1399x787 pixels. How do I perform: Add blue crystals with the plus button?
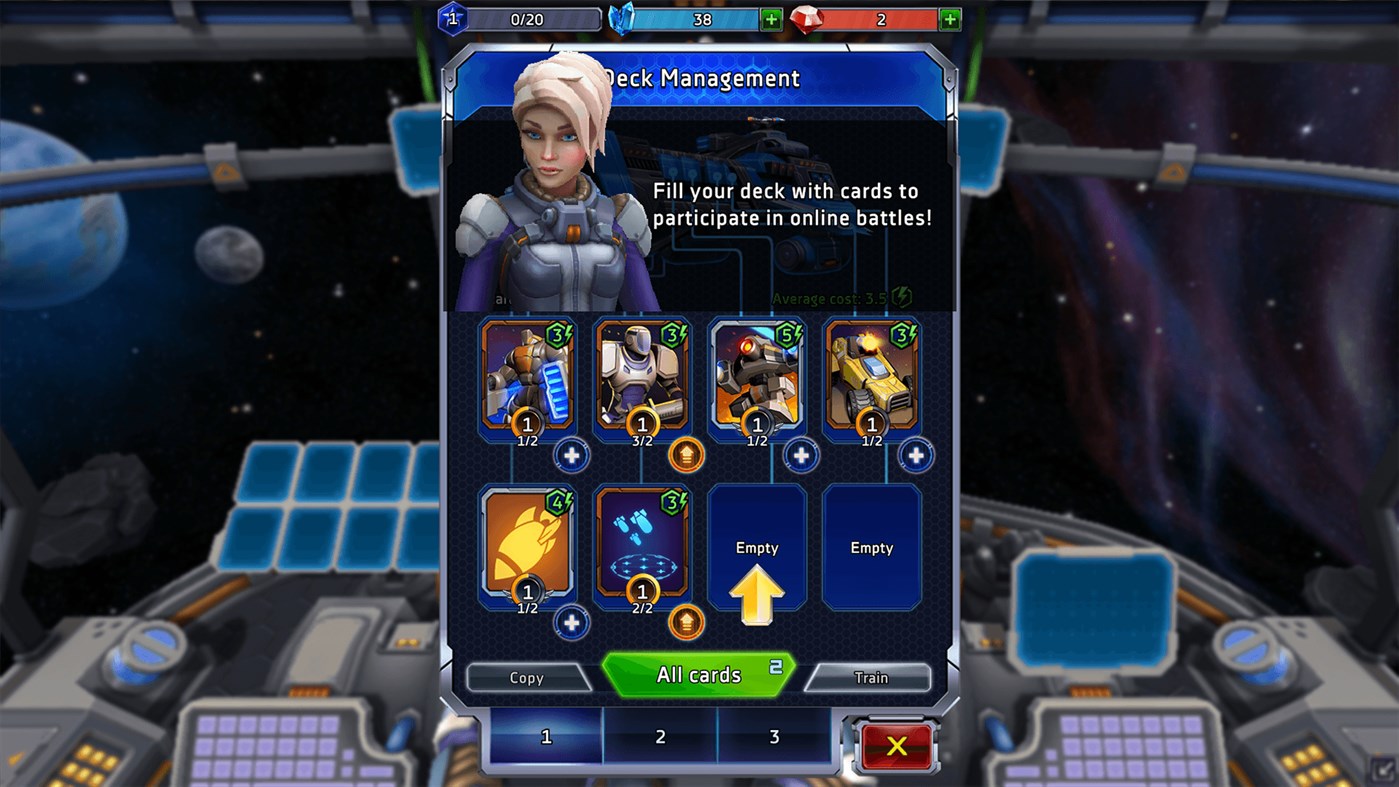coord(771,19)
